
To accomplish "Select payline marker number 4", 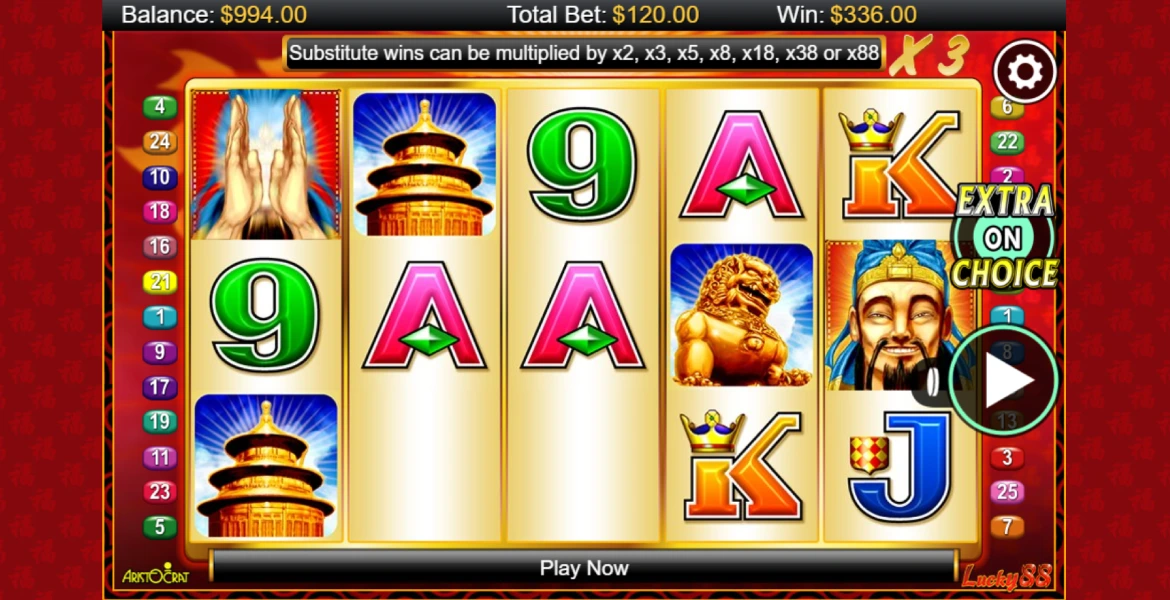I will coord(160,107).
